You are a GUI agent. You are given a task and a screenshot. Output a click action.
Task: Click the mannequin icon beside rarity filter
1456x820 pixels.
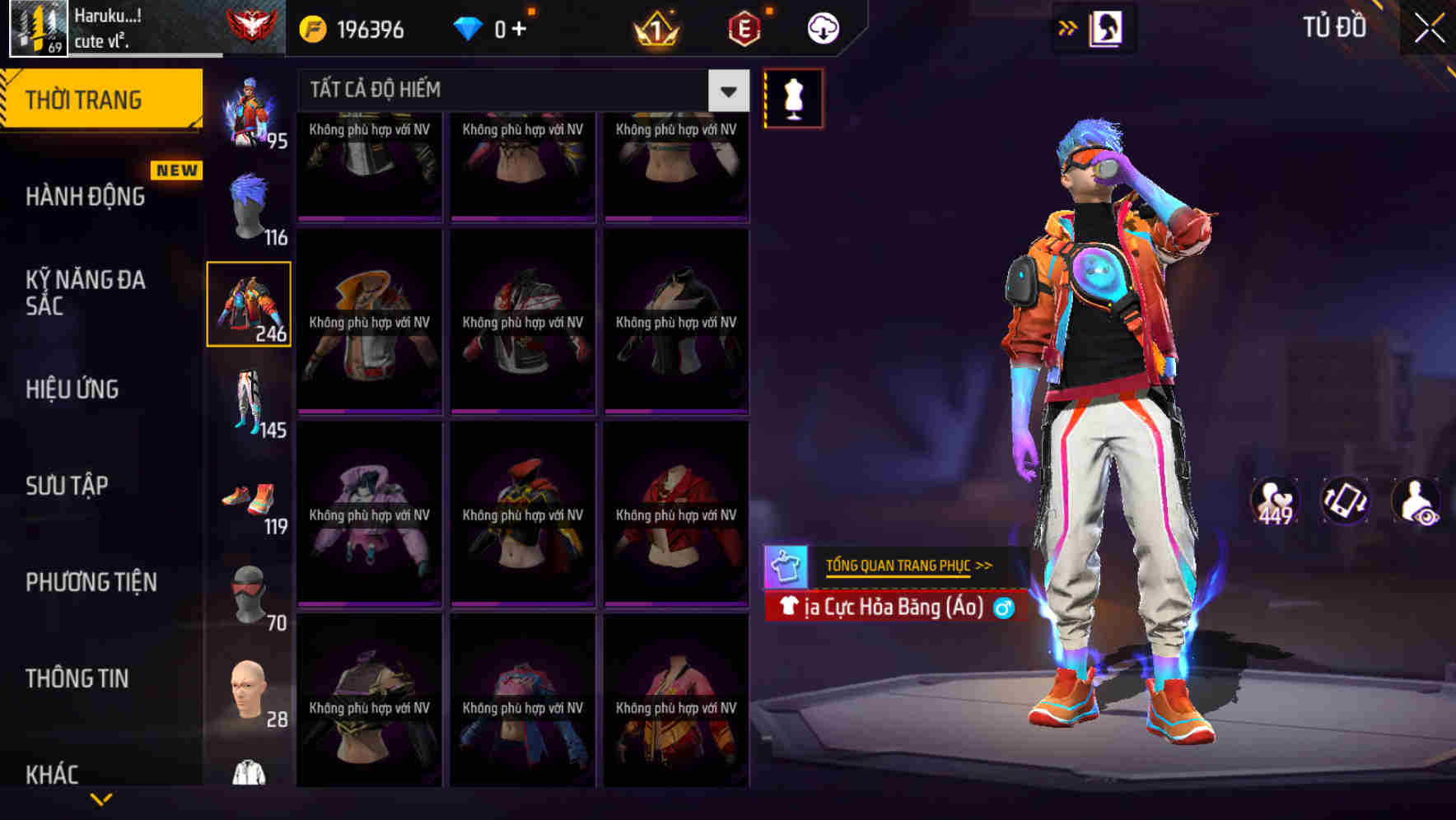click(x=793, y=97)
